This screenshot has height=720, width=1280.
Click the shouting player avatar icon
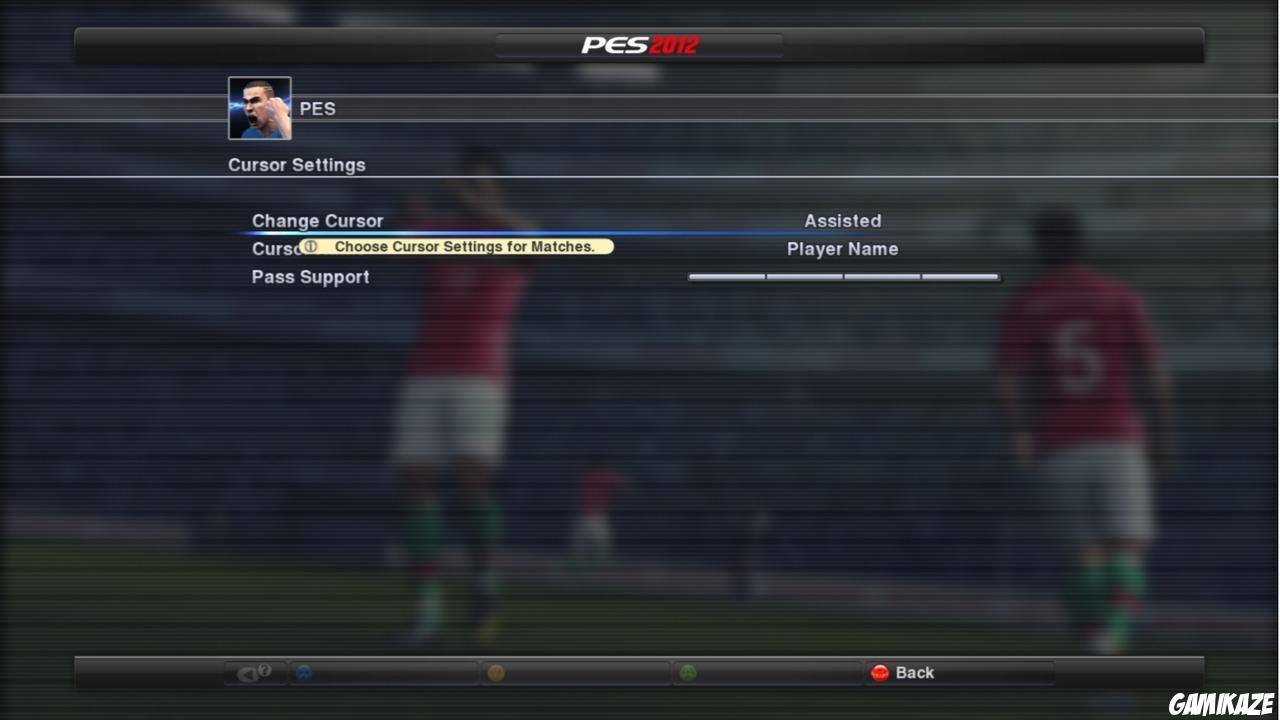point(259,107)
